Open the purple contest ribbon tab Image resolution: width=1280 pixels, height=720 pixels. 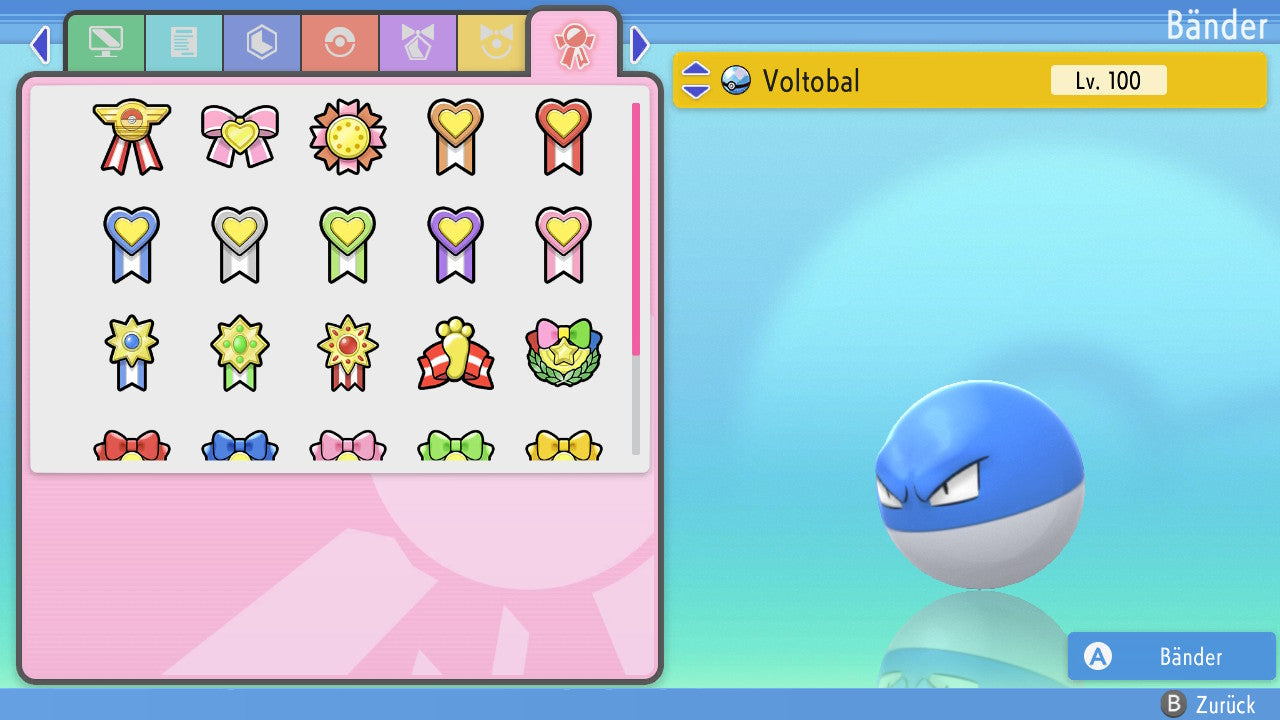[x=417, y=43]
